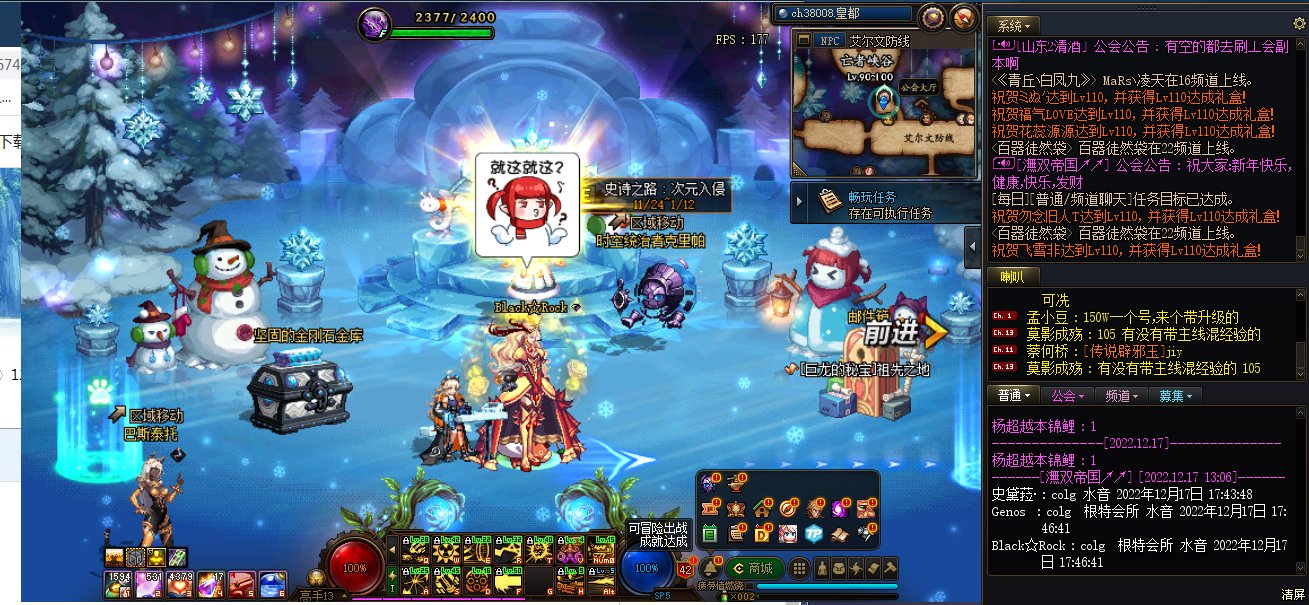
Task: Click 清屏 to clear the chat
Action: point(1293,595)
